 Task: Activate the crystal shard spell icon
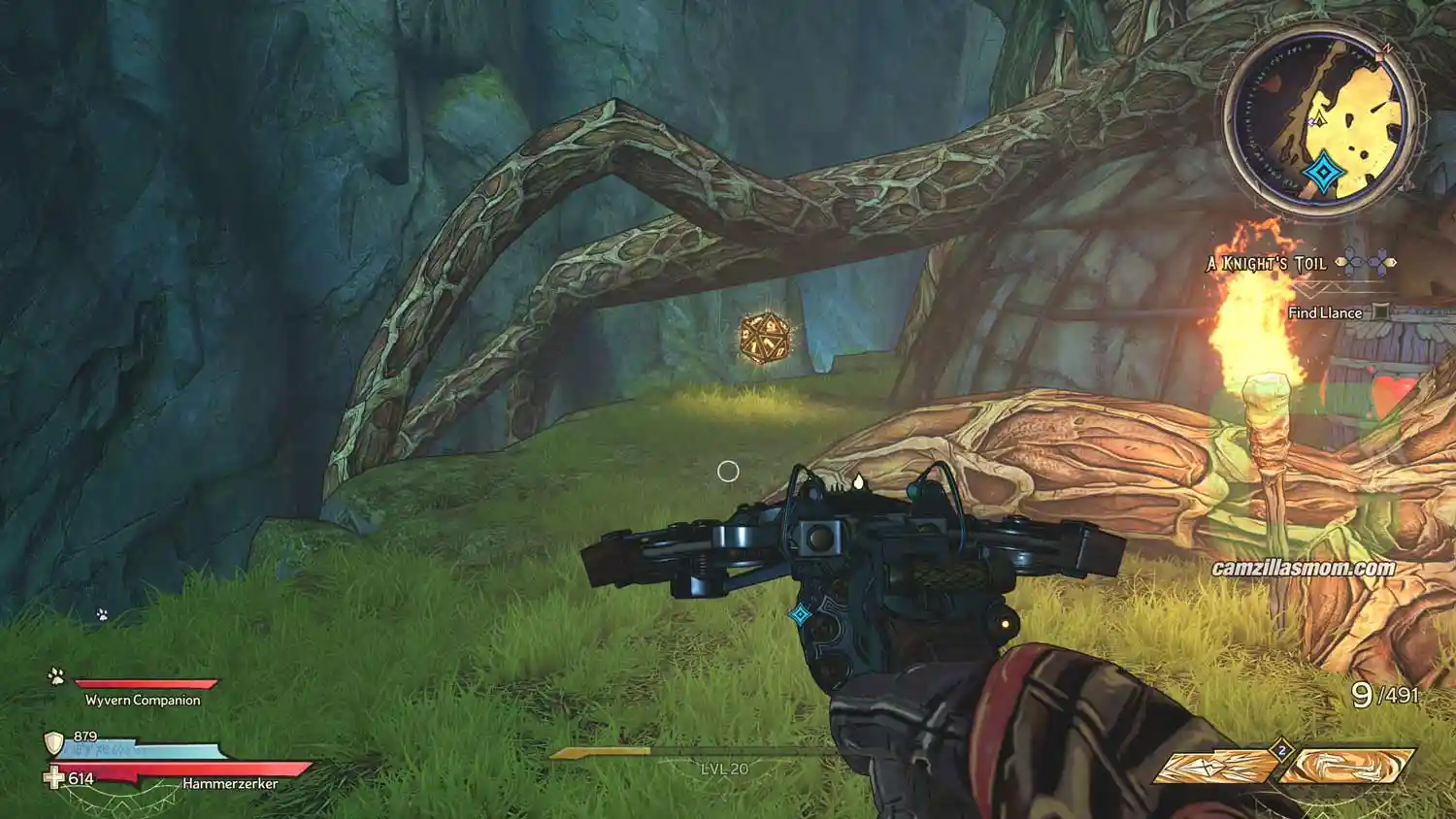point(1217,766)
